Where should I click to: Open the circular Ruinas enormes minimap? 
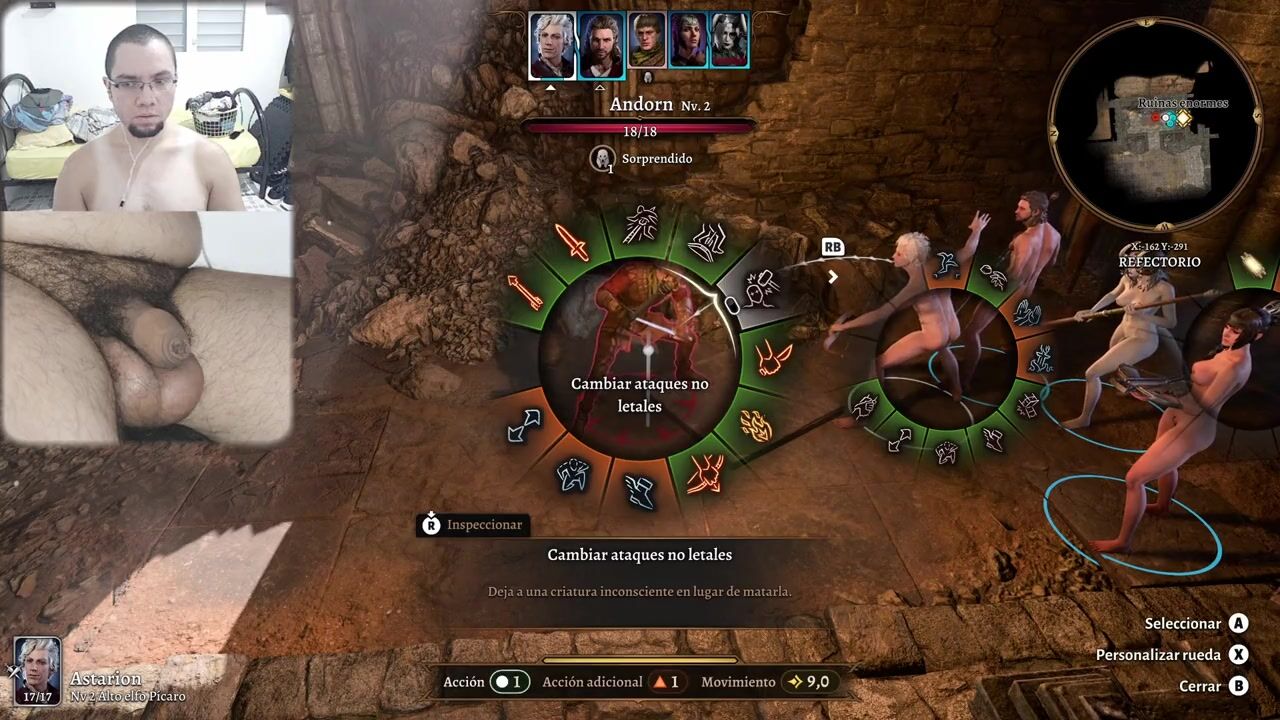click(1154, 124)
